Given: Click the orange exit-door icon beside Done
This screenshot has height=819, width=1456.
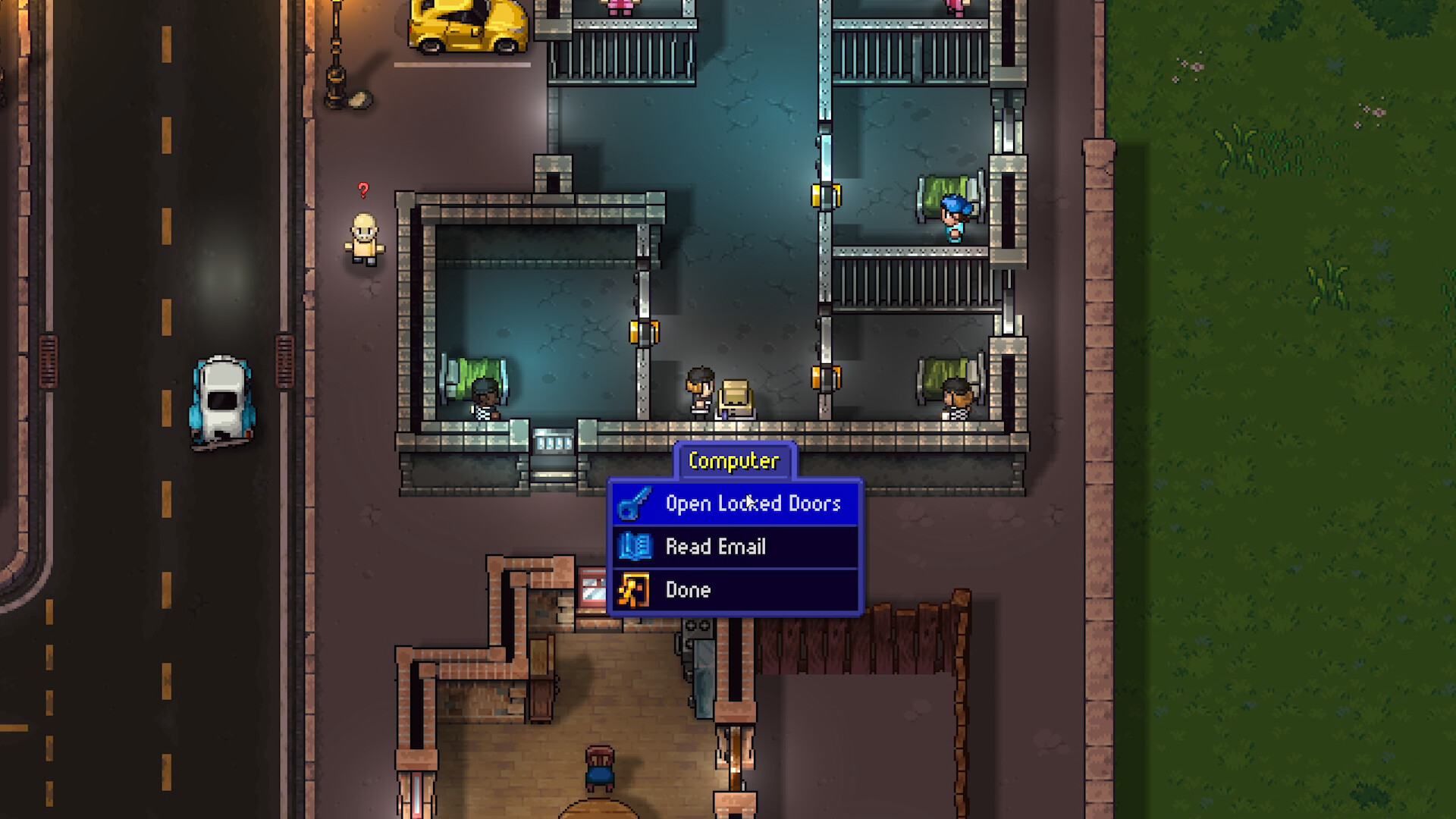Looking at the screenshot, I should [x=635, y=590].
